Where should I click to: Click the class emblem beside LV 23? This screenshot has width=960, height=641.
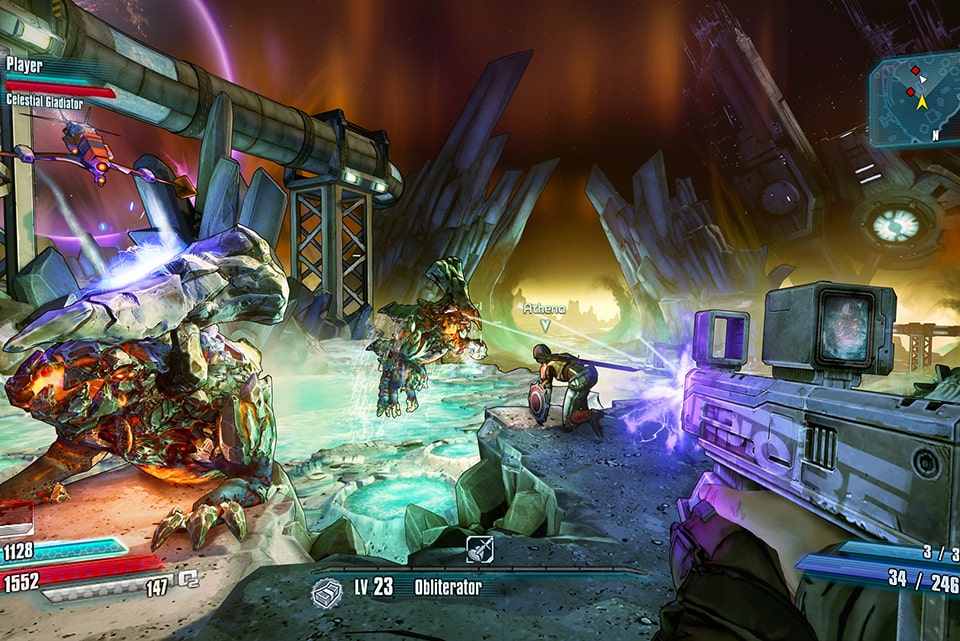[x=327, y=593]
